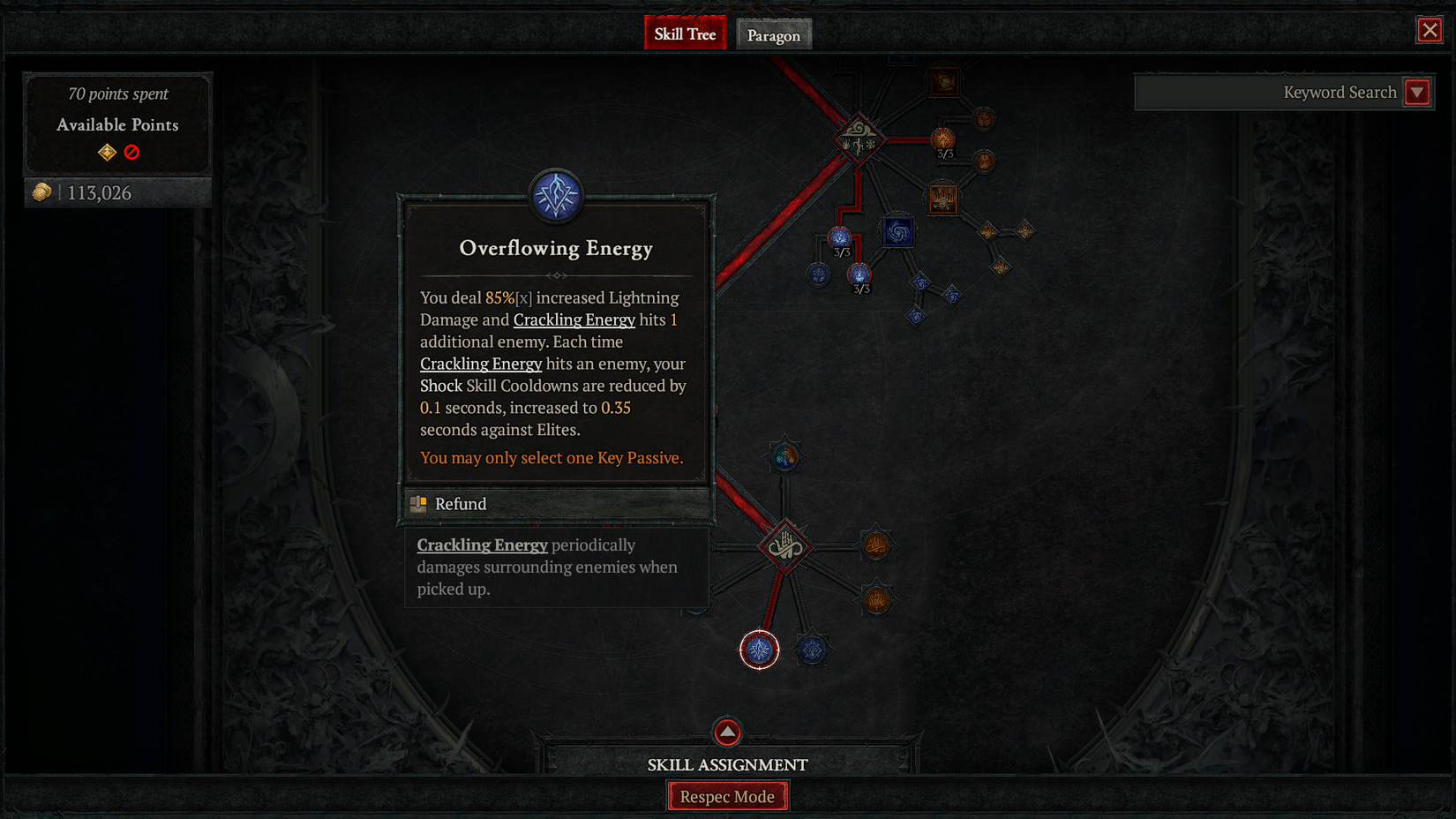This screenshot has width=1456, height=819.
Task: Click the Inferno ultimate skill square node
Action: pos(943,81)
